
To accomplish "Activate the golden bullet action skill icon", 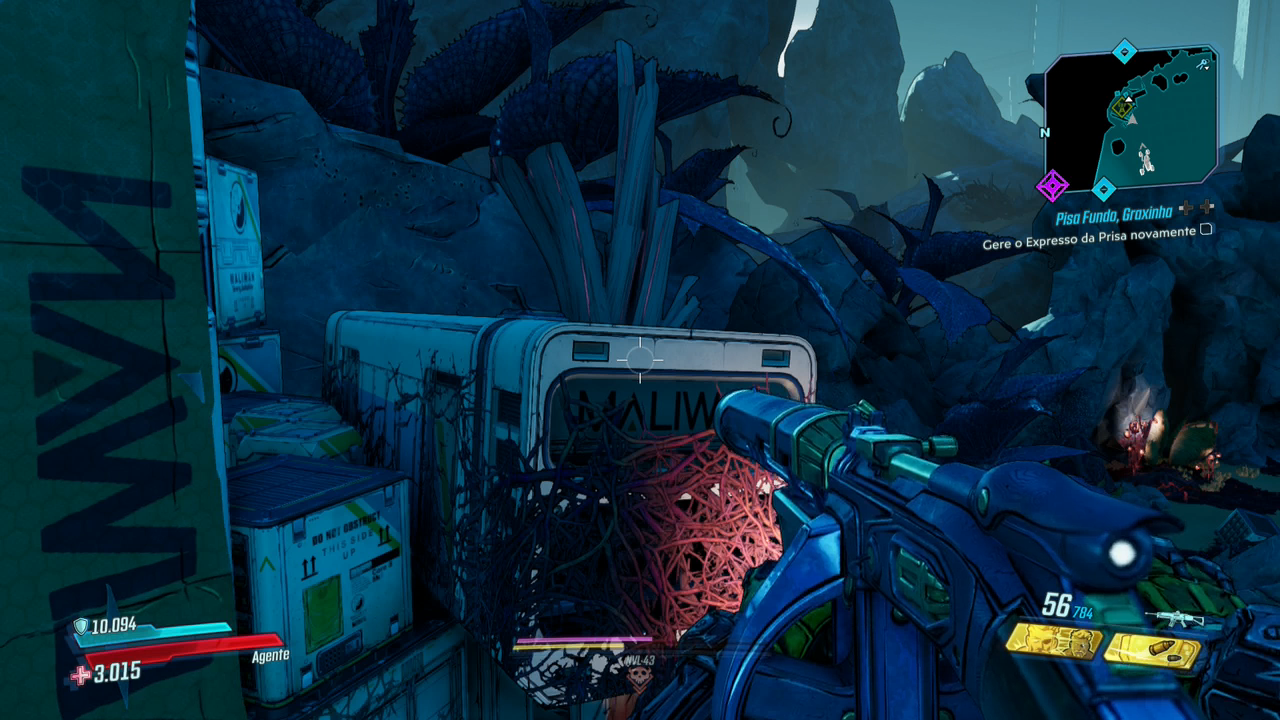I will tap(1152, 651).
